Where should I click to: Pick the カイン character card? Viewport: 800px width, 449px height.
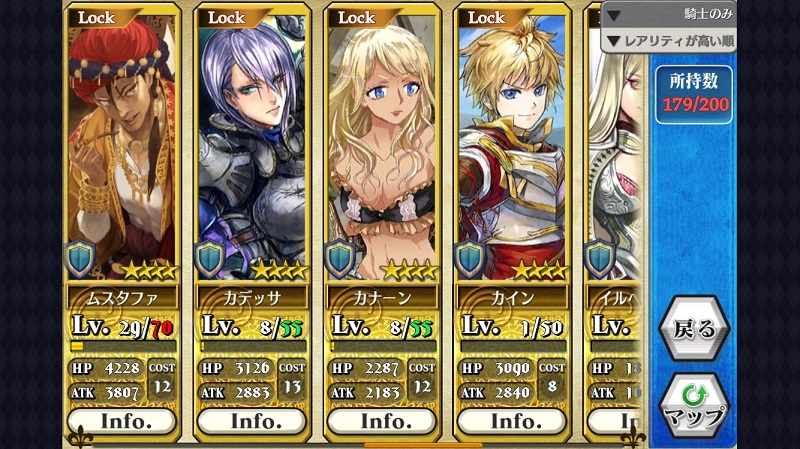512,150
